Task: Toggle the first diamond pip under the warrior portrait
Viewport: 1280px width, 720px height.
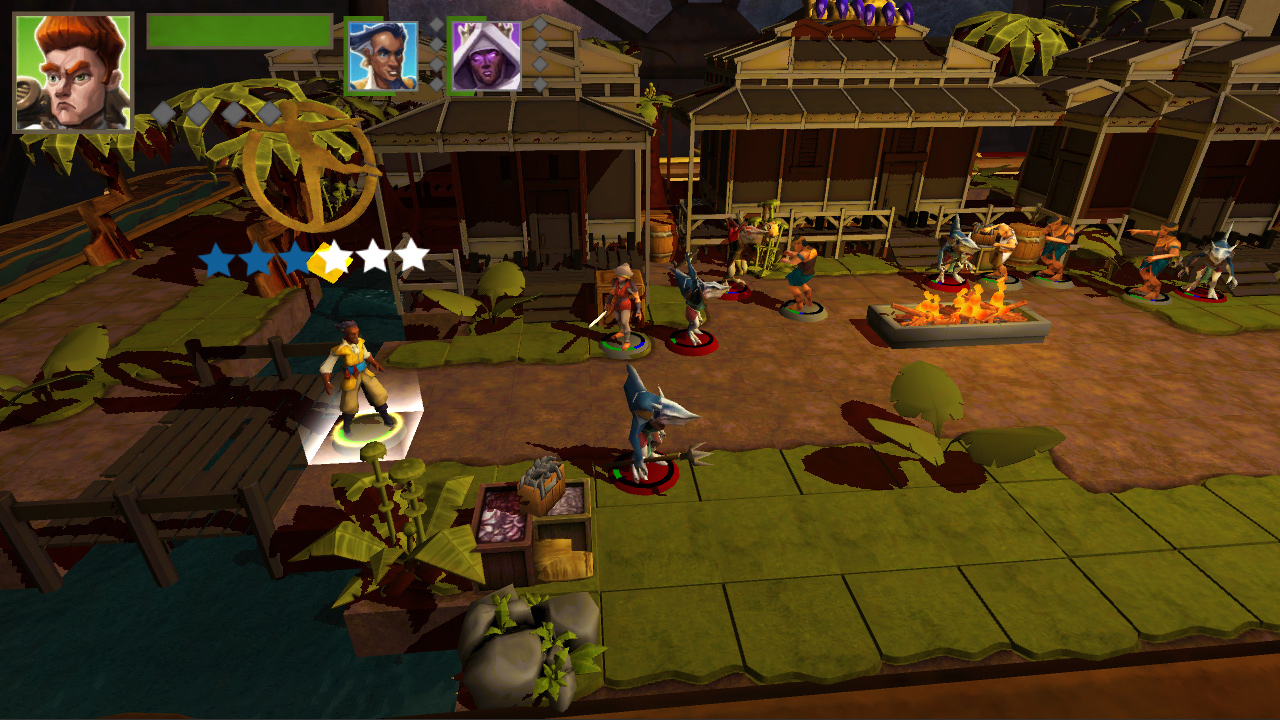Action: 162,112
